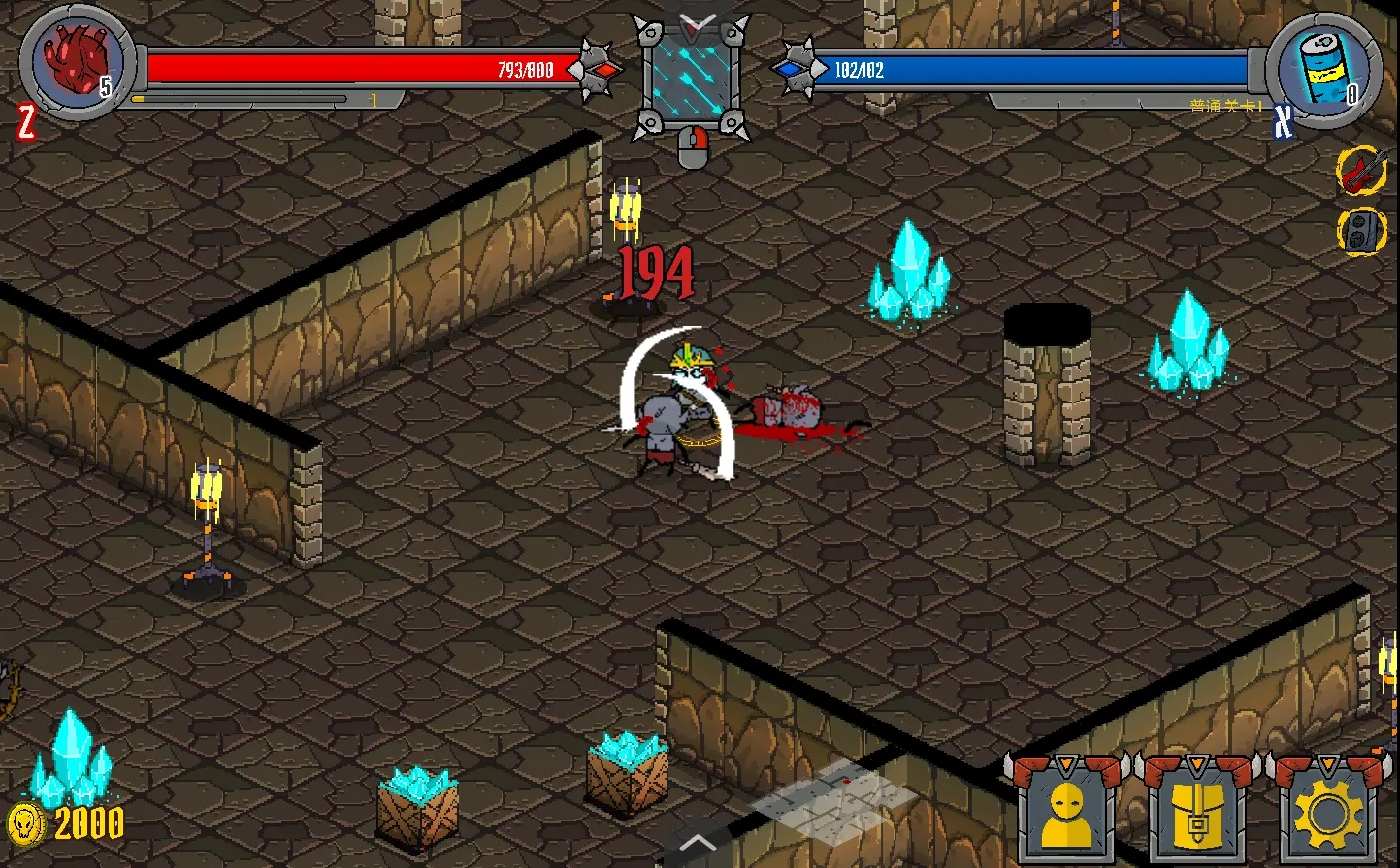Toggle the speaker sound icon

(1362, 232)
